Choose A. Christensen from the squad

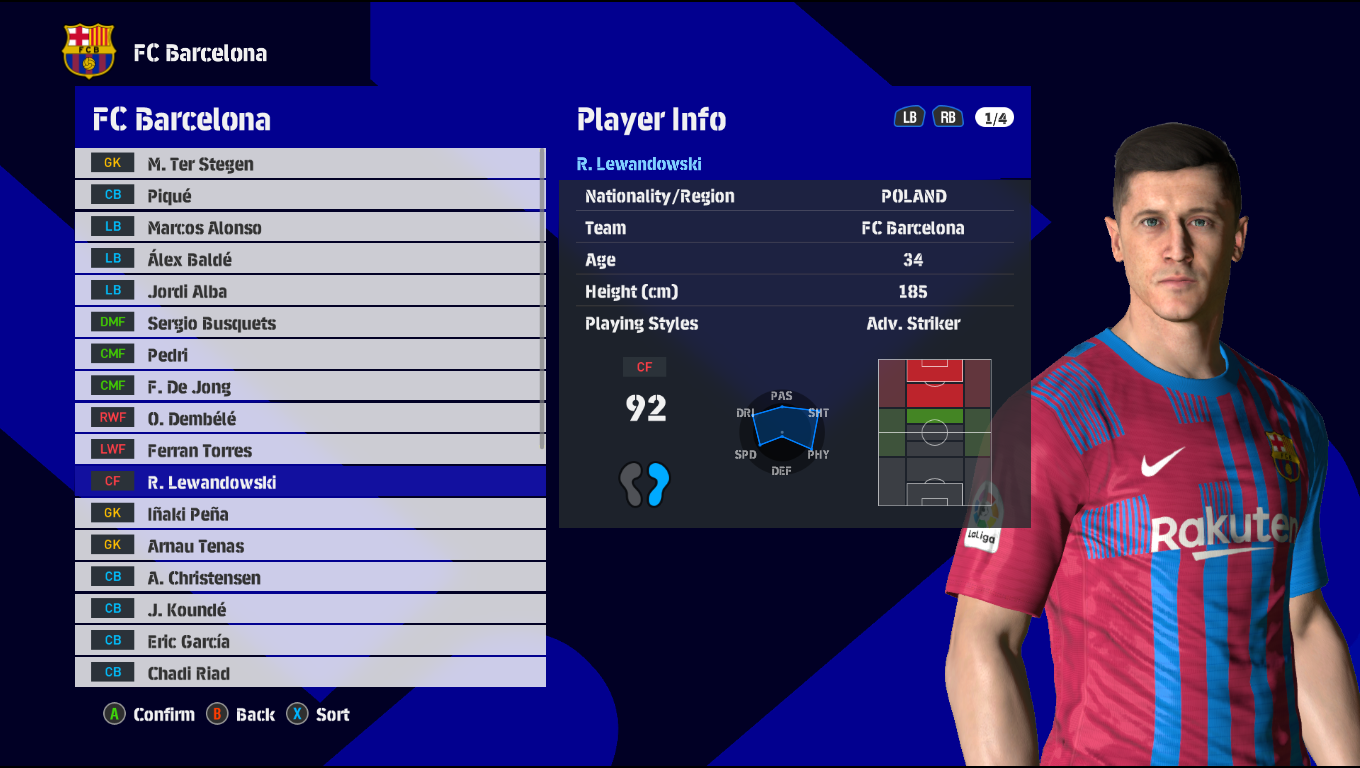[308, 578]
